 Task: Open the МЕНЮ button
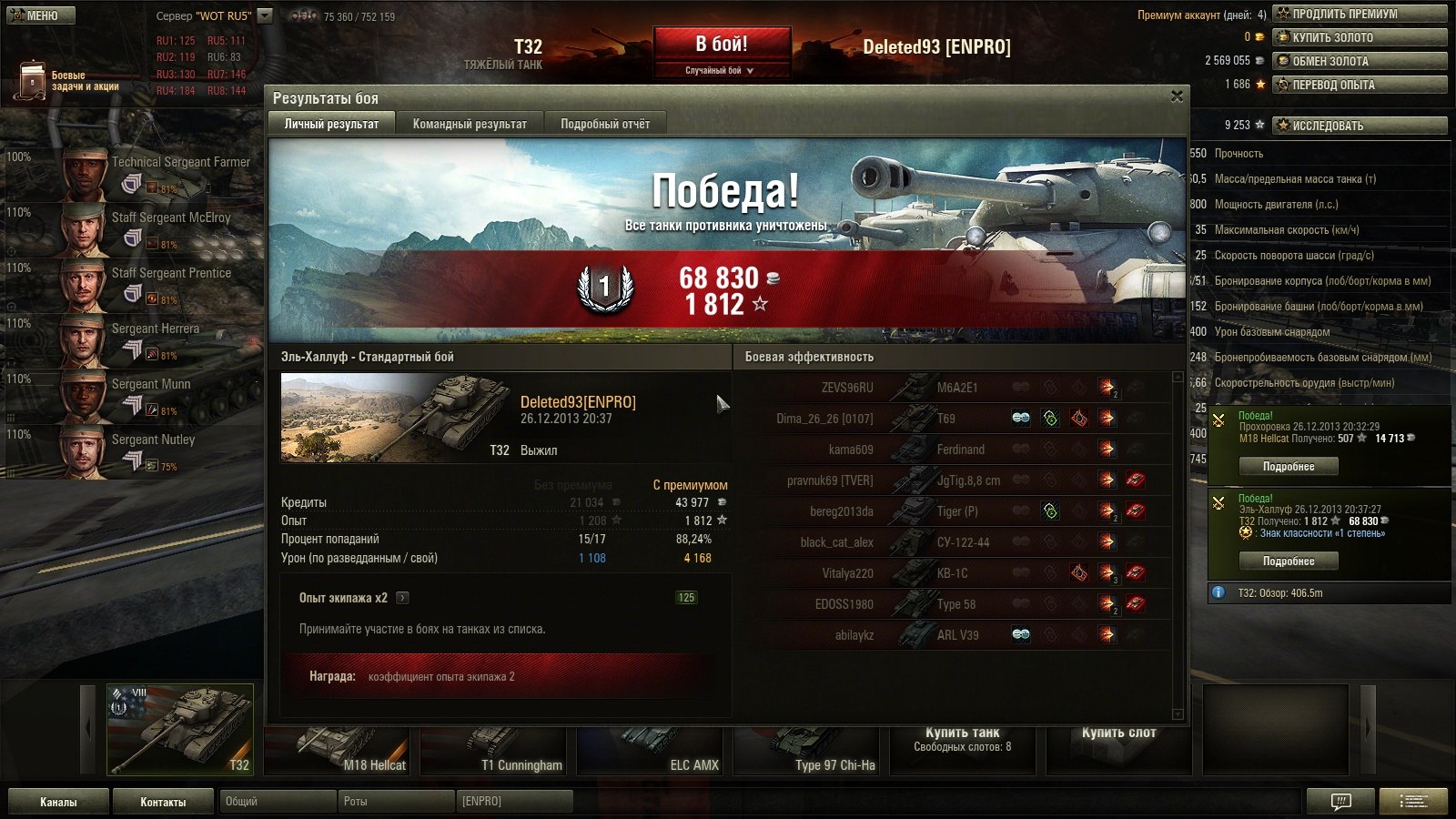tap(42, 15)
